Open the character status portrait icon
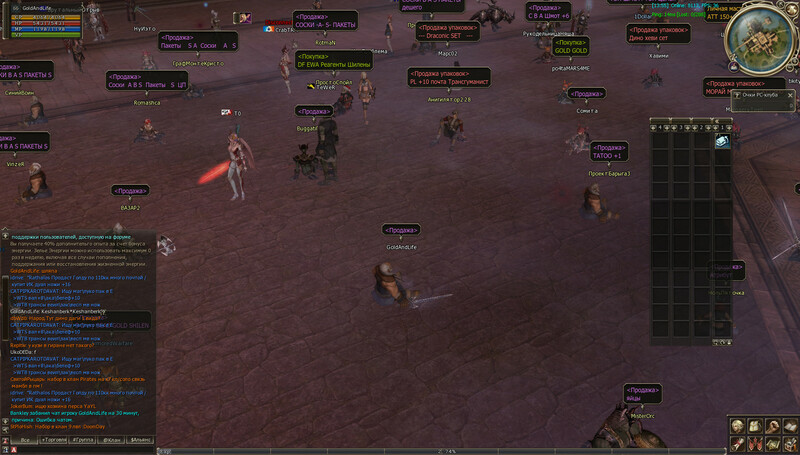Image resolution: width=800 pixels, height=455 pixels. tap(739, 427)
